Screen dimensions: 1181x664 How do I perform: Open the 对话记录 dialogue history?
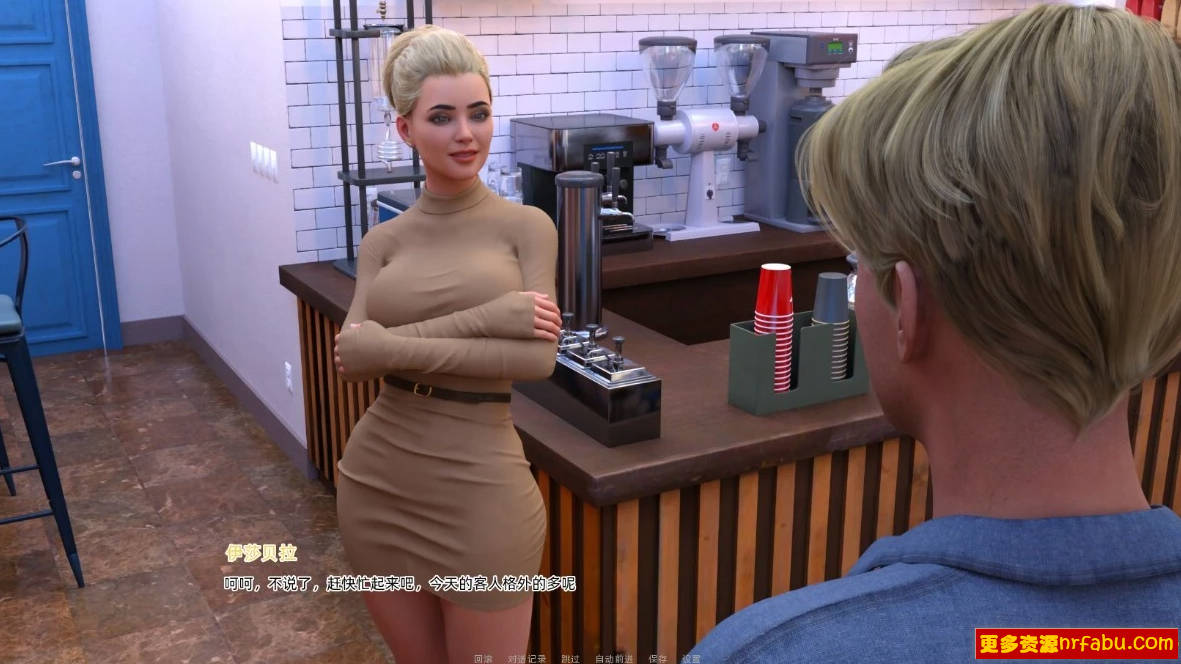click(526, 659)
